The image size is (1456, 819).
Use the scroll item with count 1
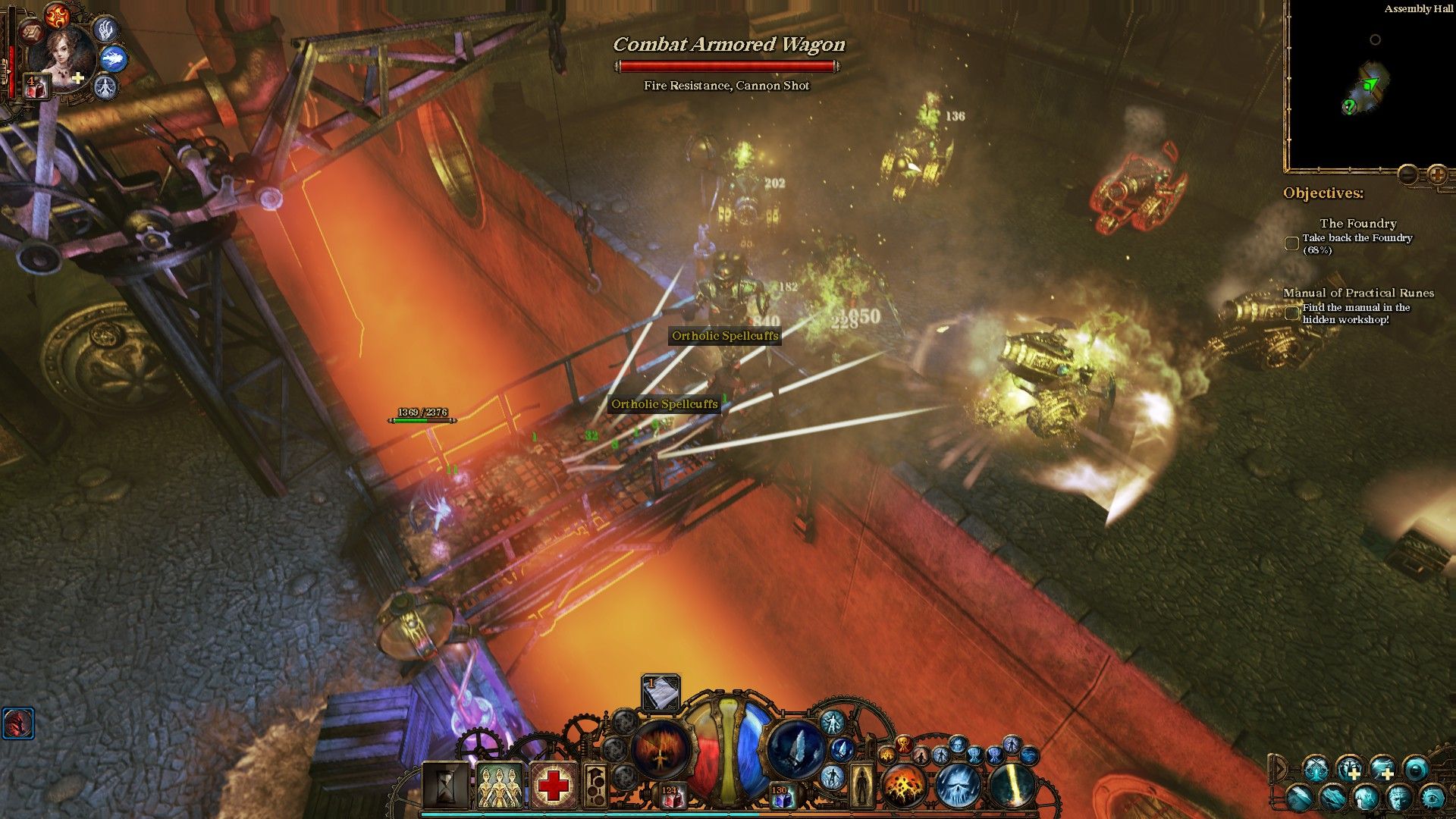coord(661,692)
